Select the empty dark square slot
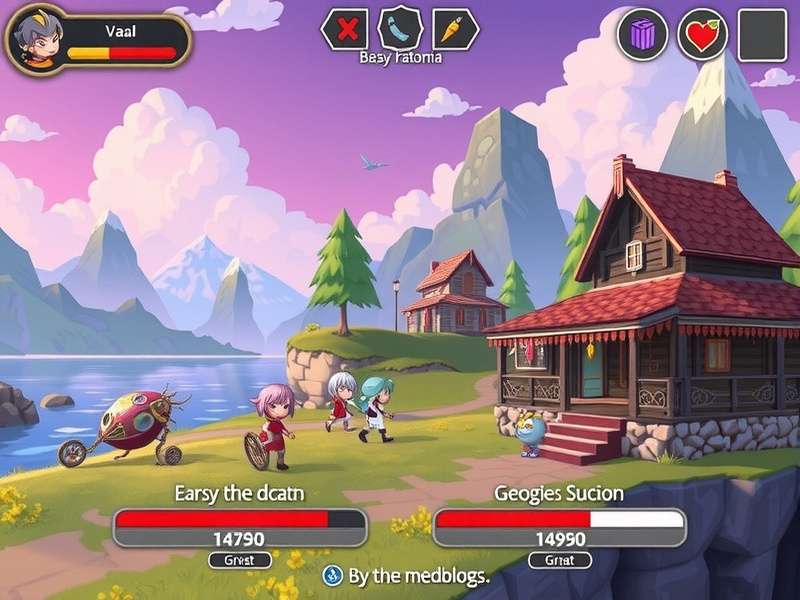 click(762, 35)
